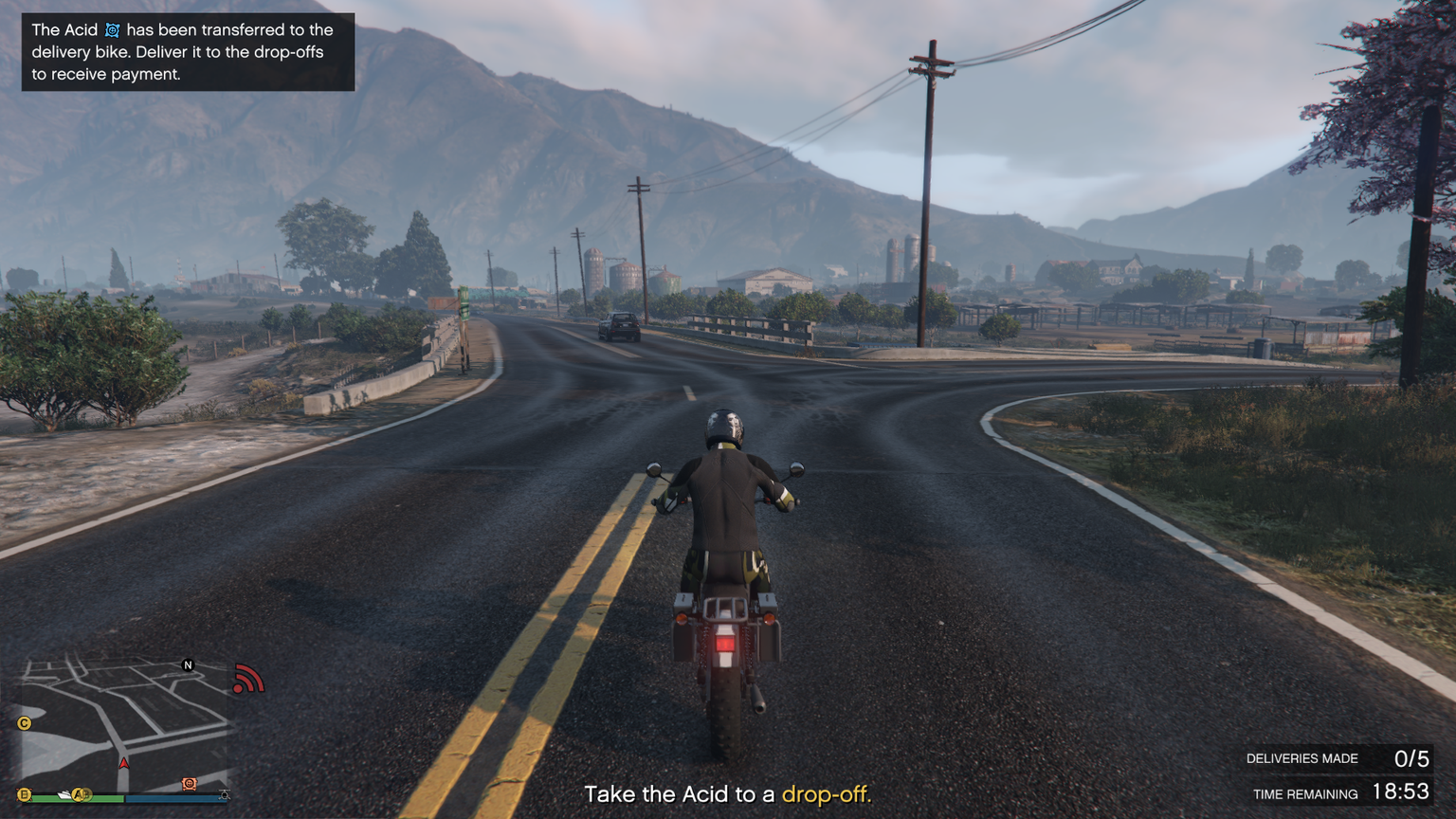The width and height of the screenshot is (1456, 819).
Task: Click the white yacht blip on minimap
Action: [x=64, y=794]
